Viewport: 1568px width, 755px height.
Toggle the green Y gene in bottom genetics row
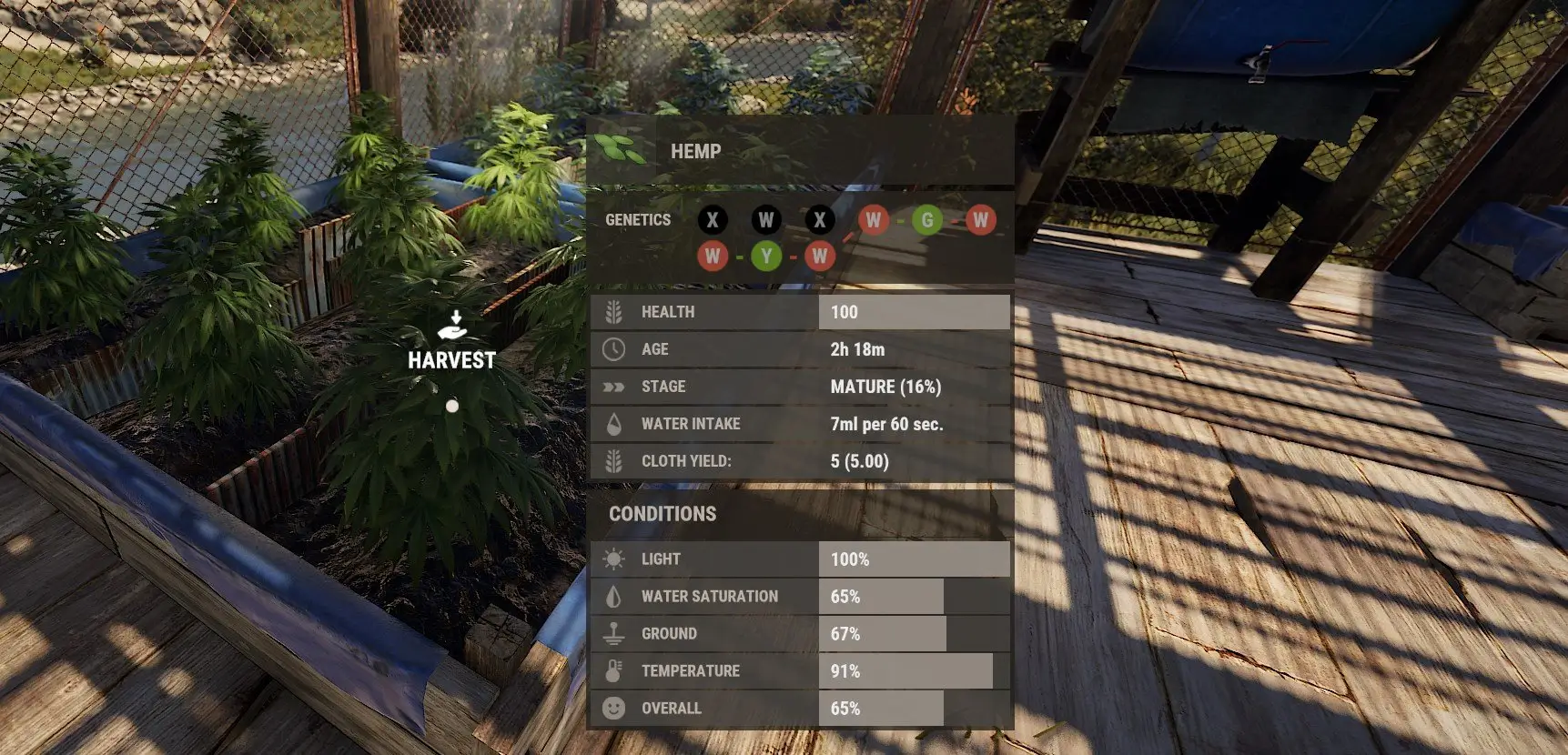pos(766,257)
